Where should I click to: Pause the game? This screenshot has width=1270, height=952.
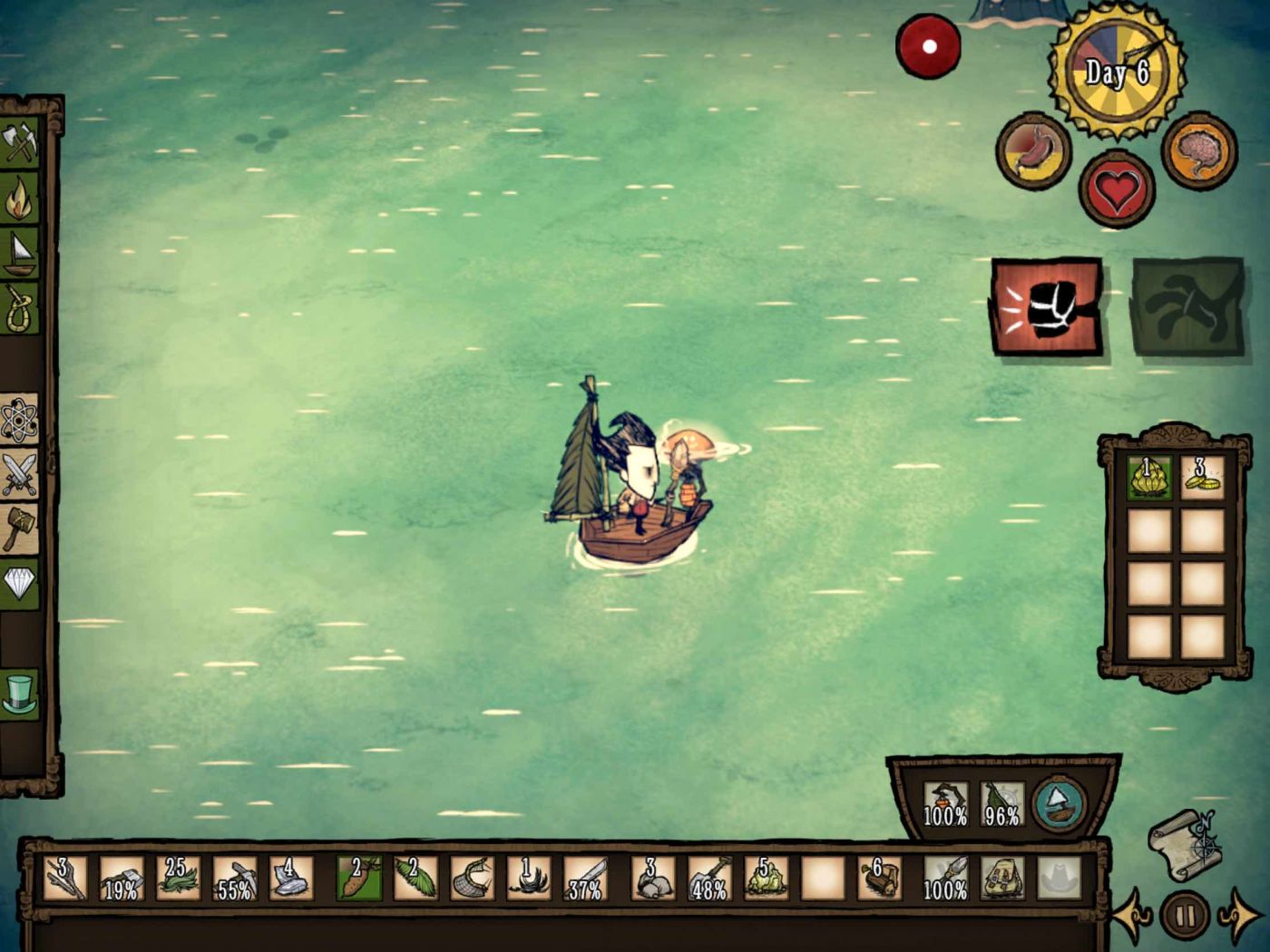1185,914
